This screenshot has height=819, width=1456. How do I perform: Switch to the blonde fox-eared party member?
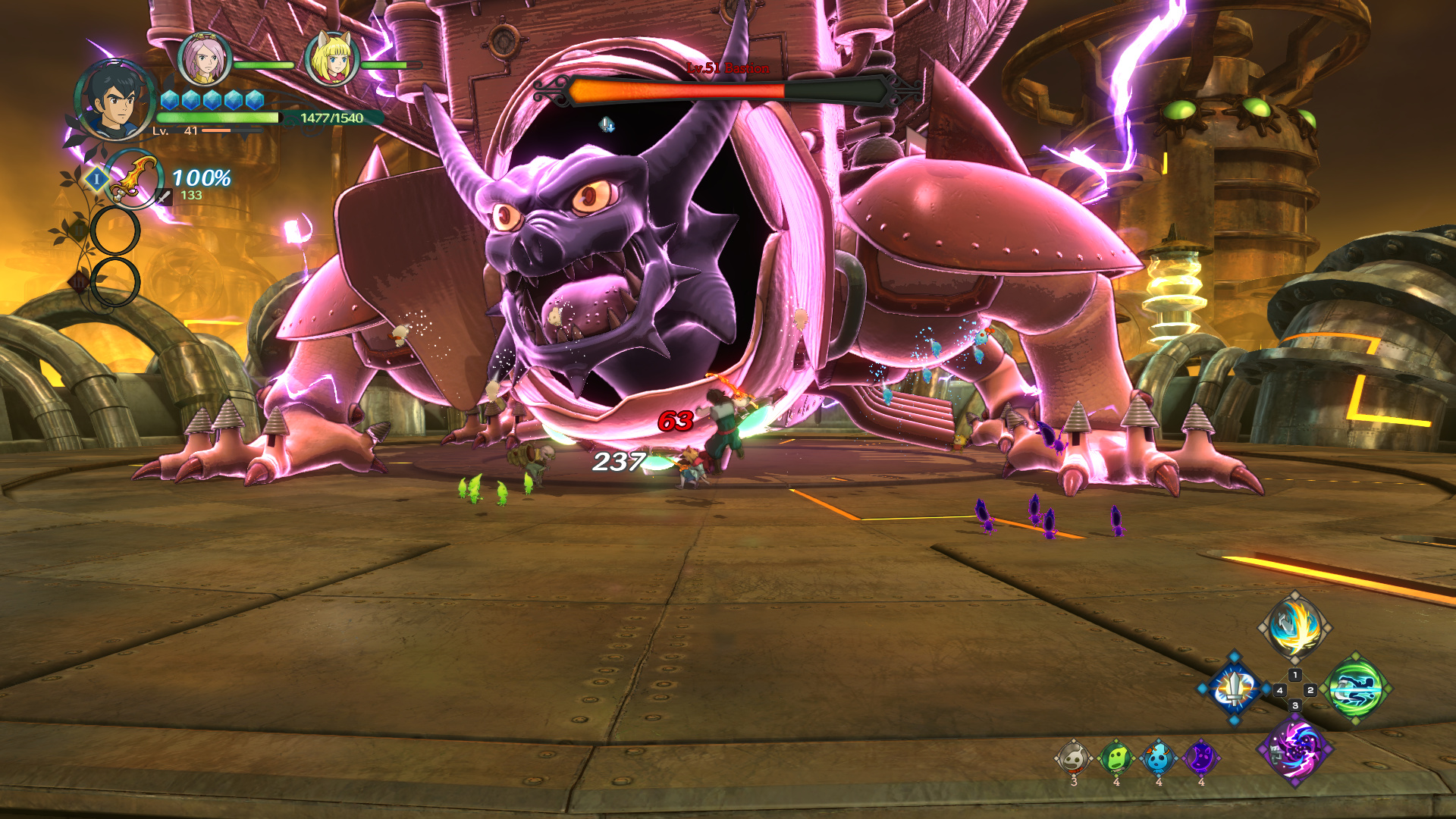pos(332,59)
